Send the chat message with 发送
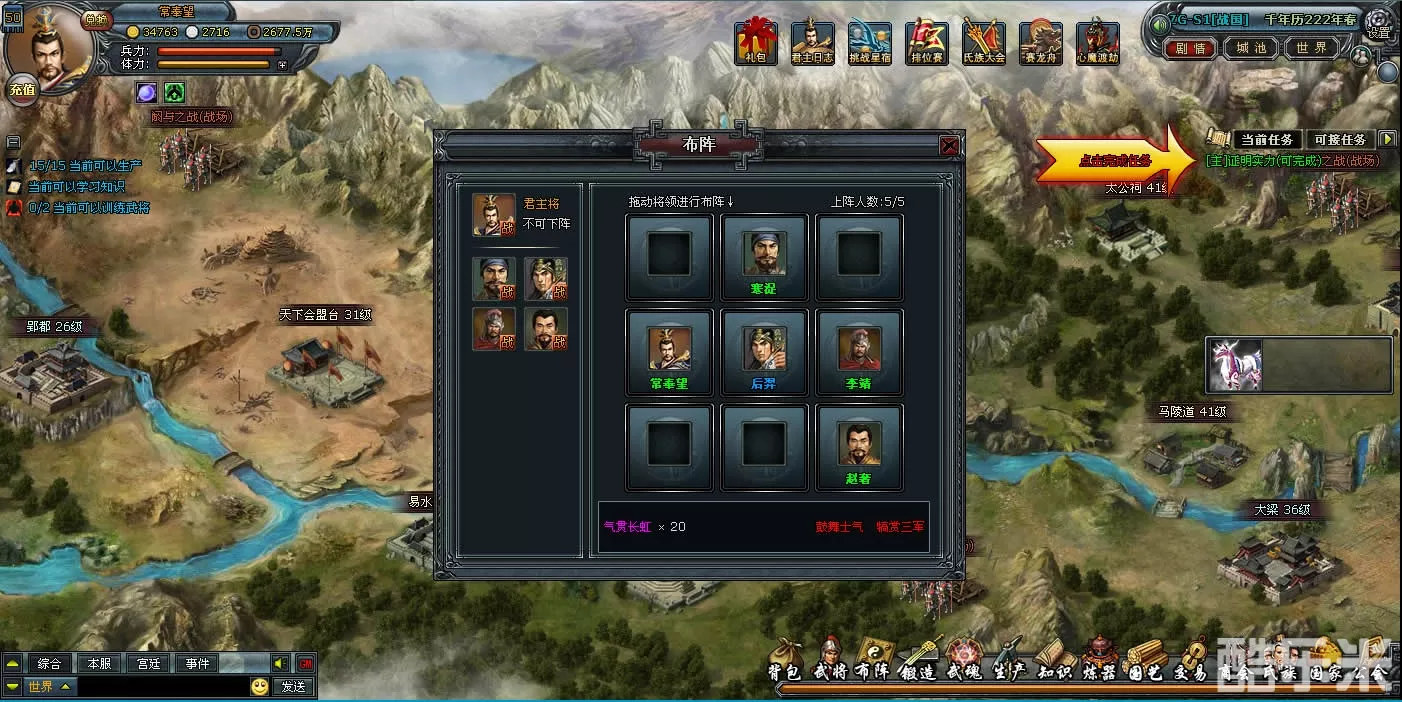 tap(293, 687)
